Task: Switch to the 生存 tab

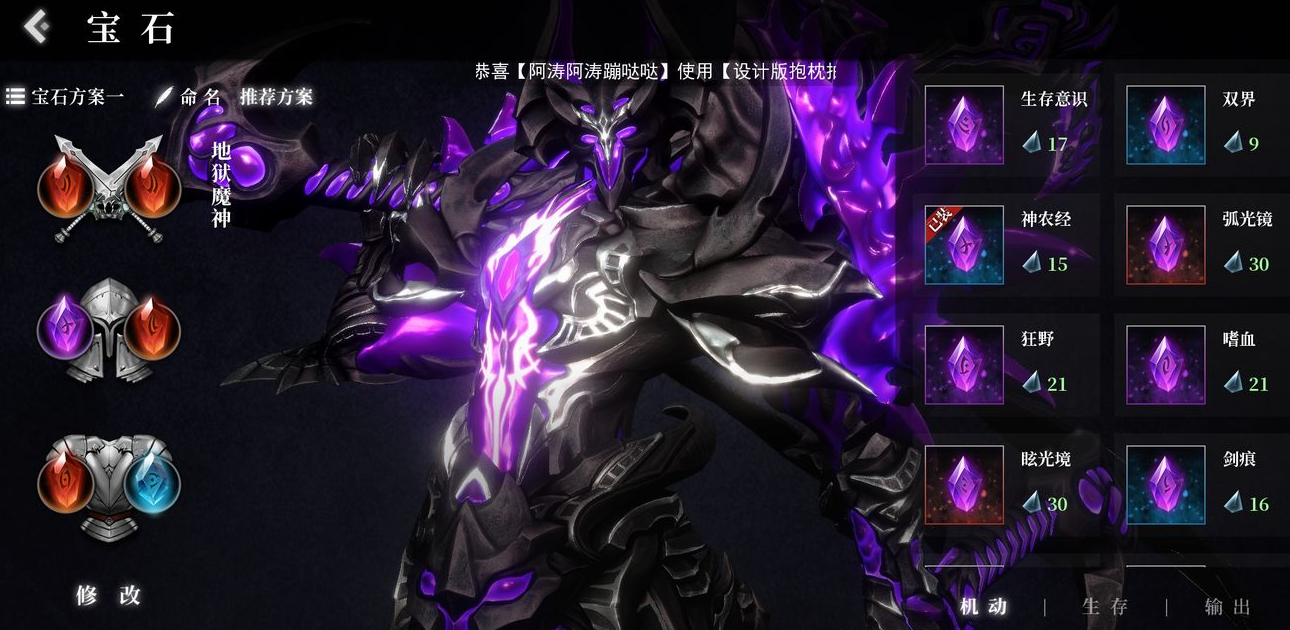Action: click(1105, 606)
